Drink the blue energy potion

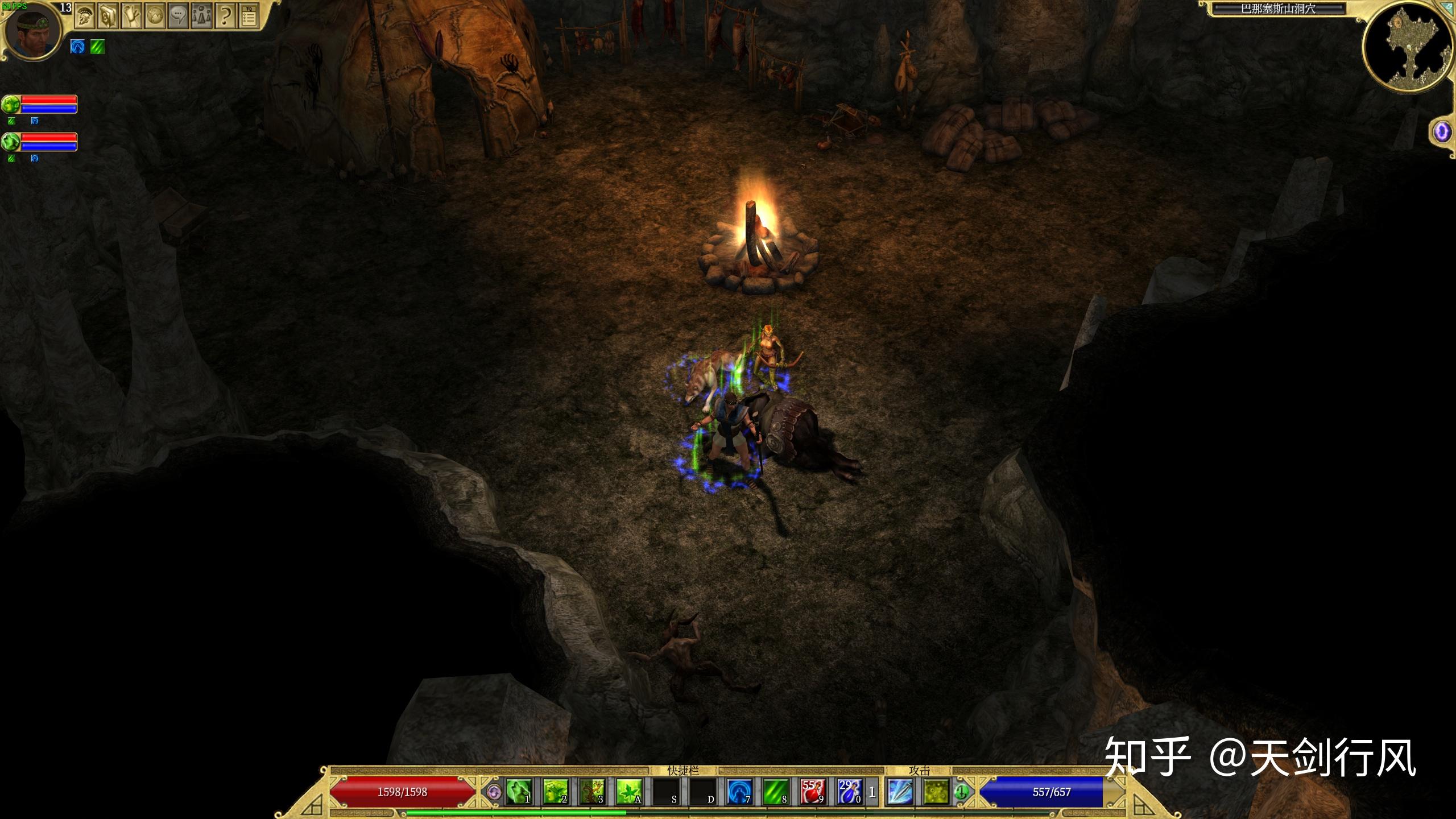849,792
